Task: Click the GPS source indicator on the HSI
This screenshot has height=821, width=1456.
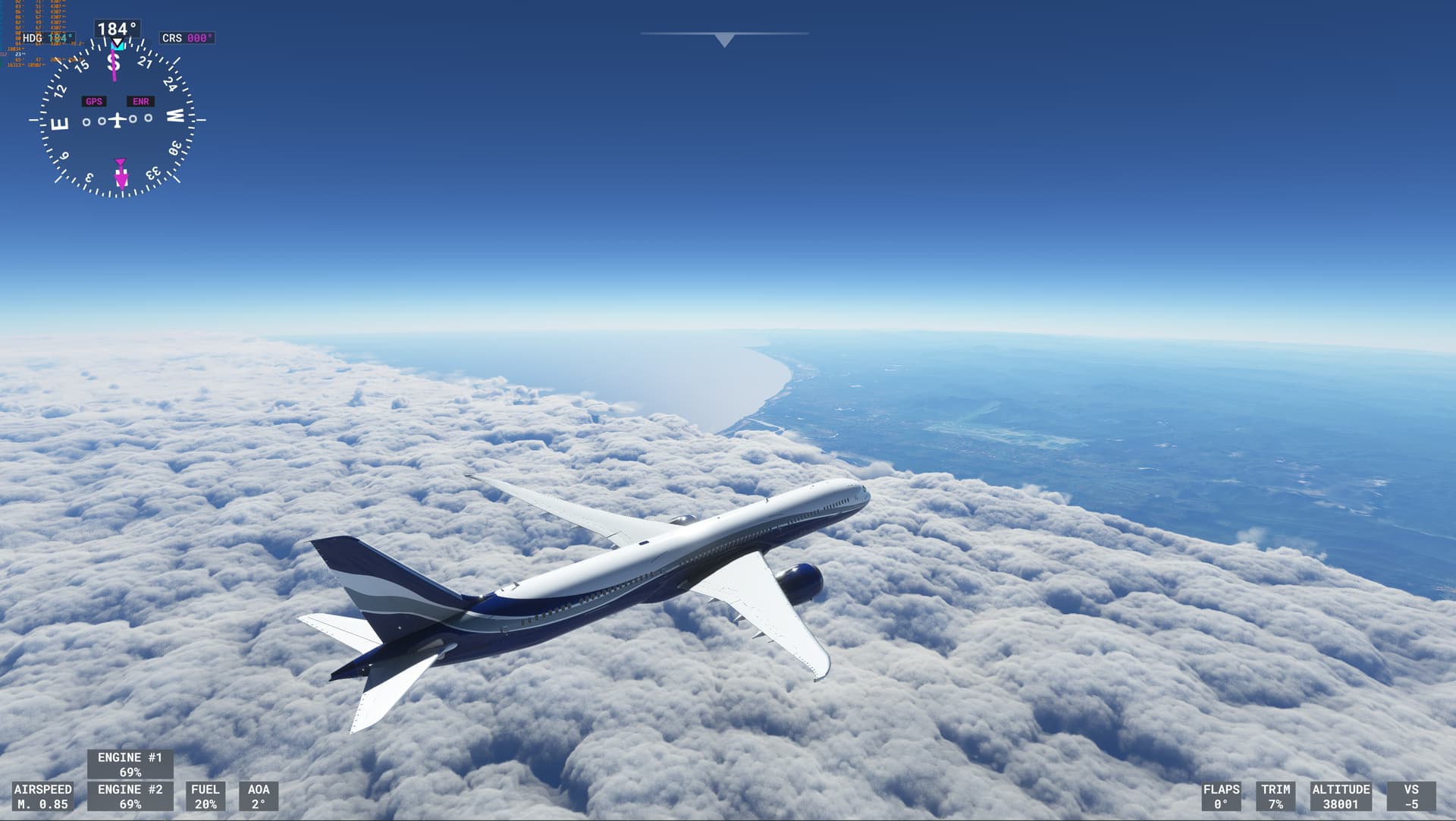Action: pos(94,99)
